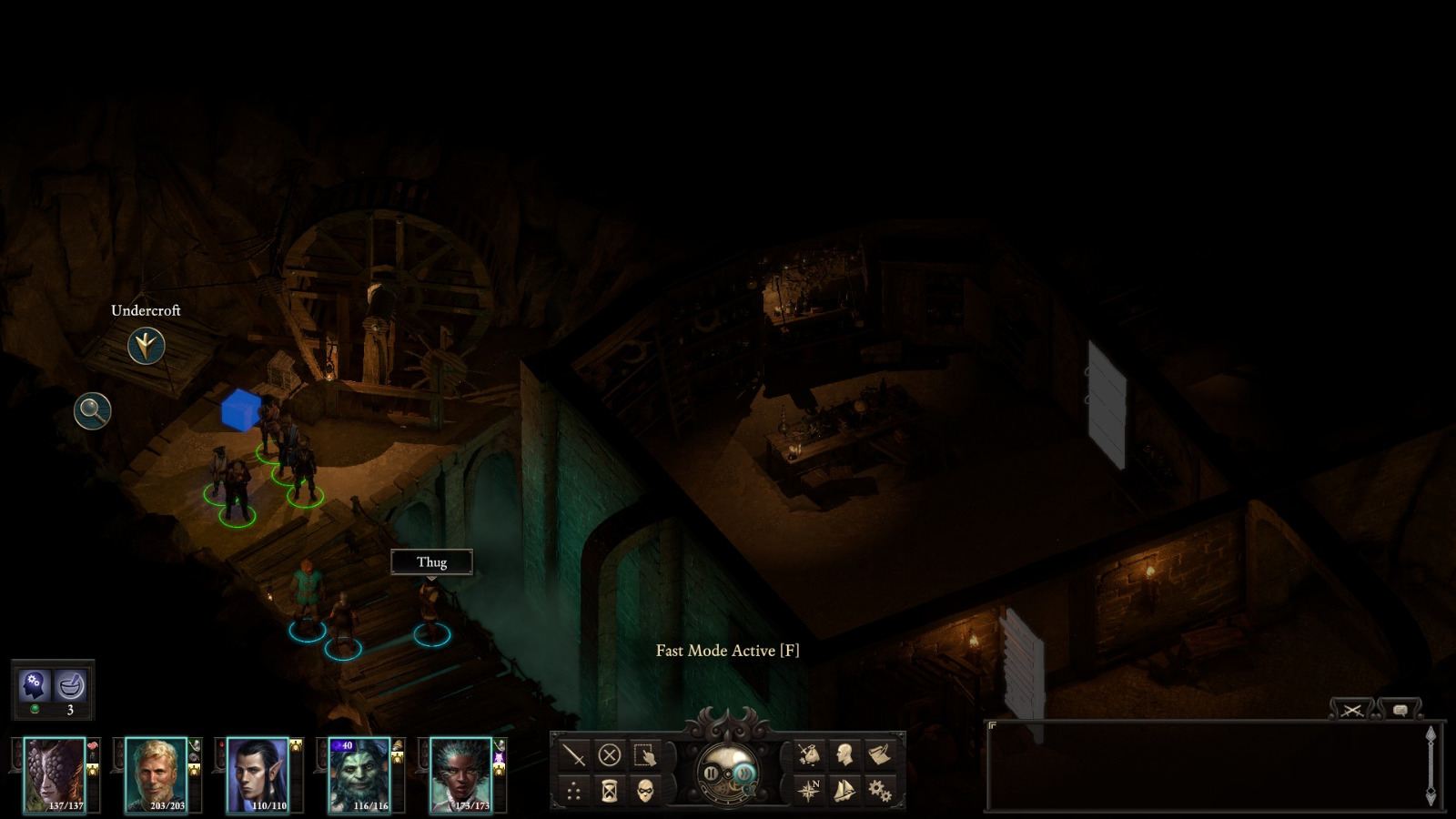The image size is (1456, 819).
Task: Expand the combat log crossed-swords panel
Action: (x=1351, y=709)
